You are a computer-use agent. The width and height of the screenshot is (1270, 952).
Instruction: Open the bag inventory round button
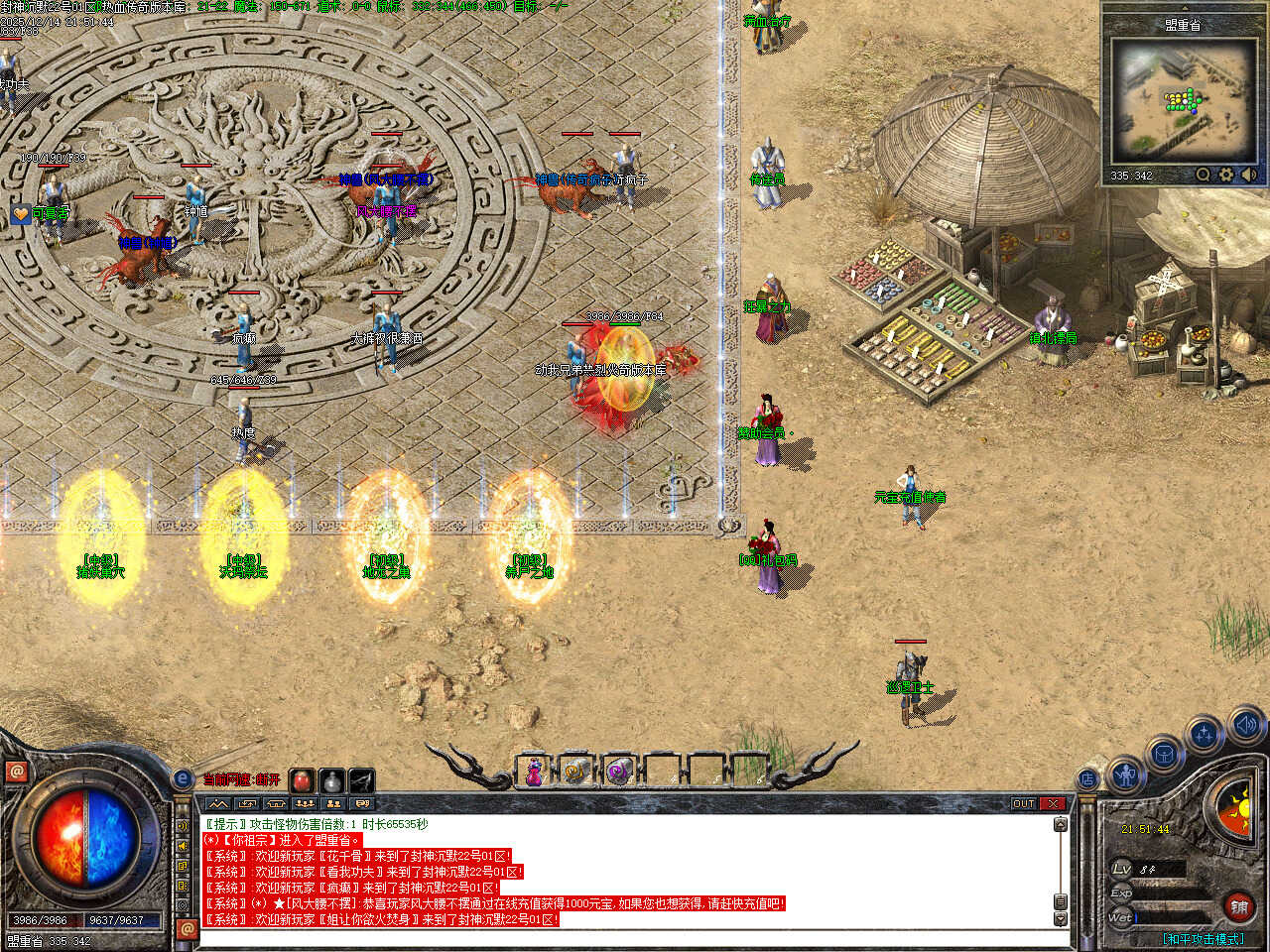[x=1163, y=755]
